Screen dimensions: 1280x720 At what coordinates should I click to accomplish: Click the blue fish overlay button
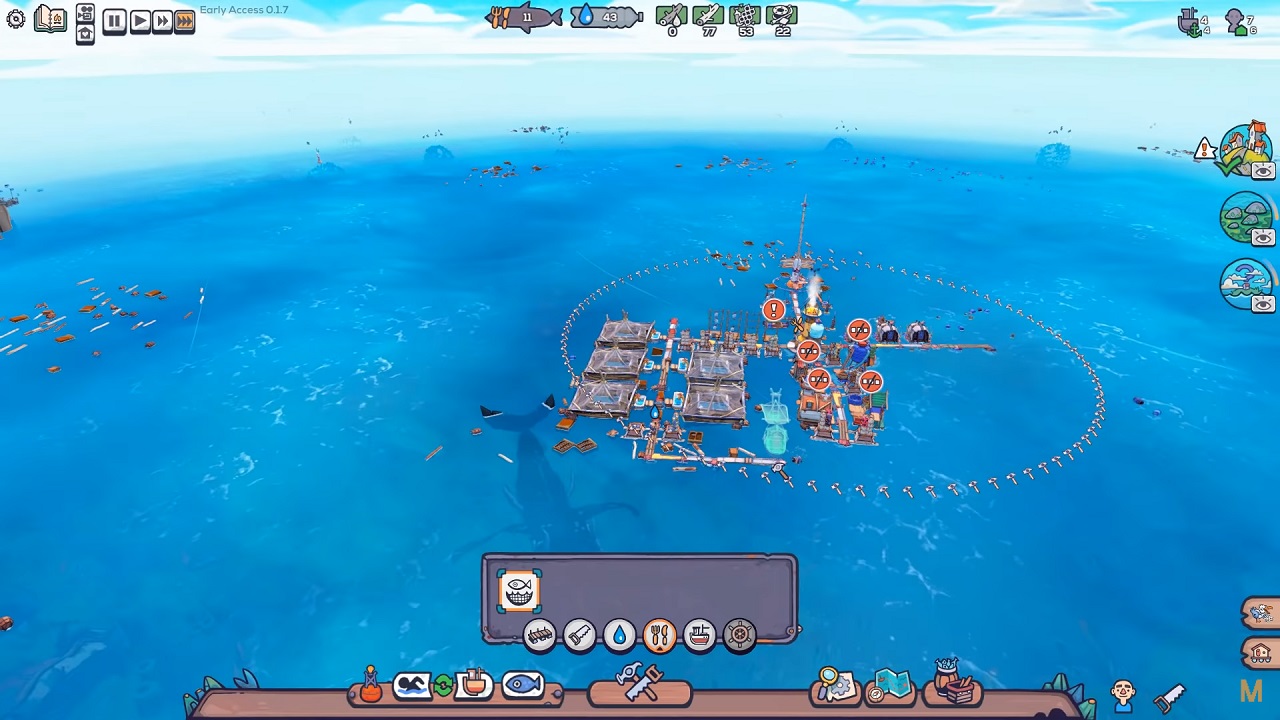523,686
